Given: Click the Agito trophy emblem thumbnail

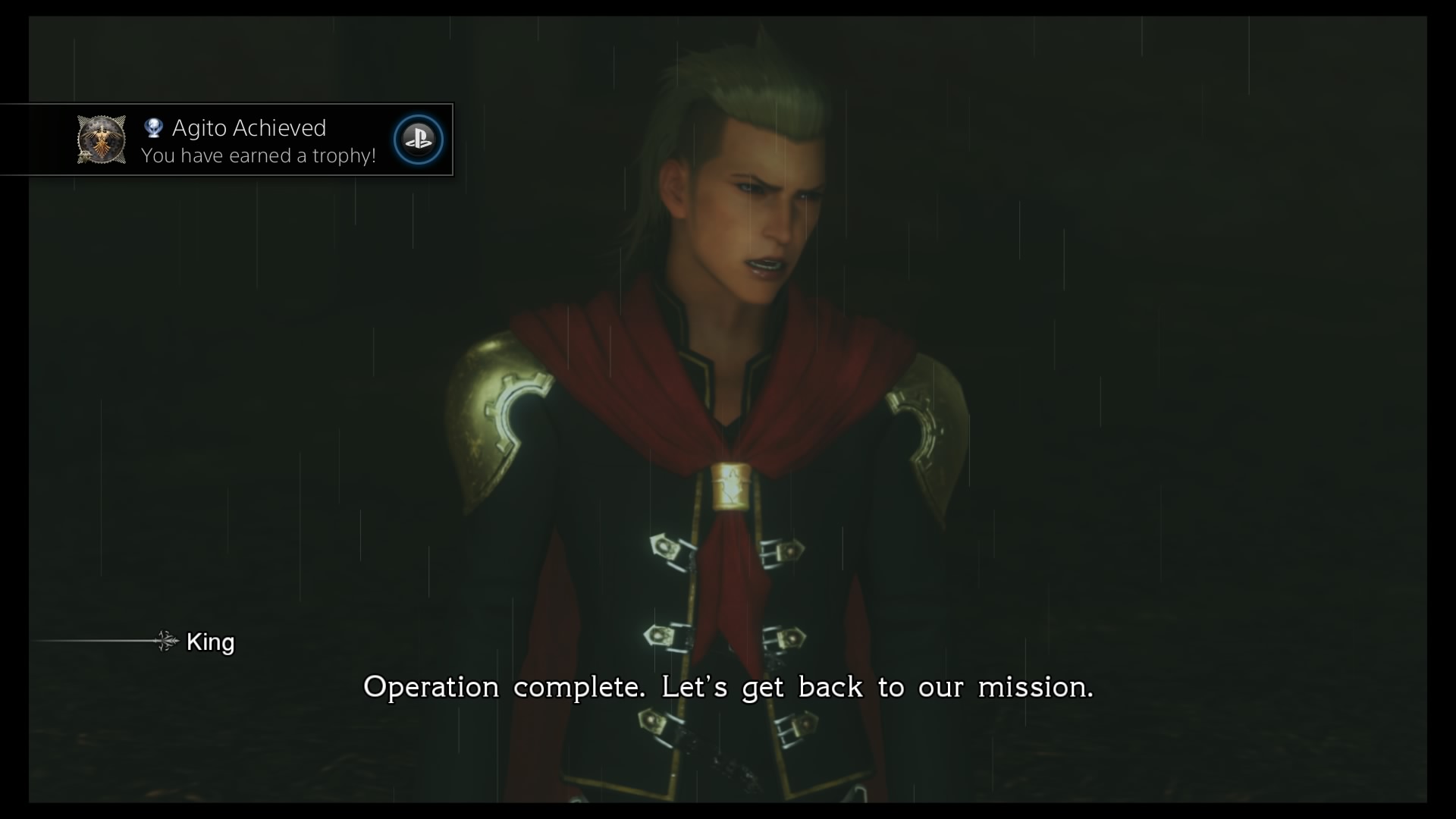Looking at the screenshot, I should pyautogui.click(x=102, y=140).
